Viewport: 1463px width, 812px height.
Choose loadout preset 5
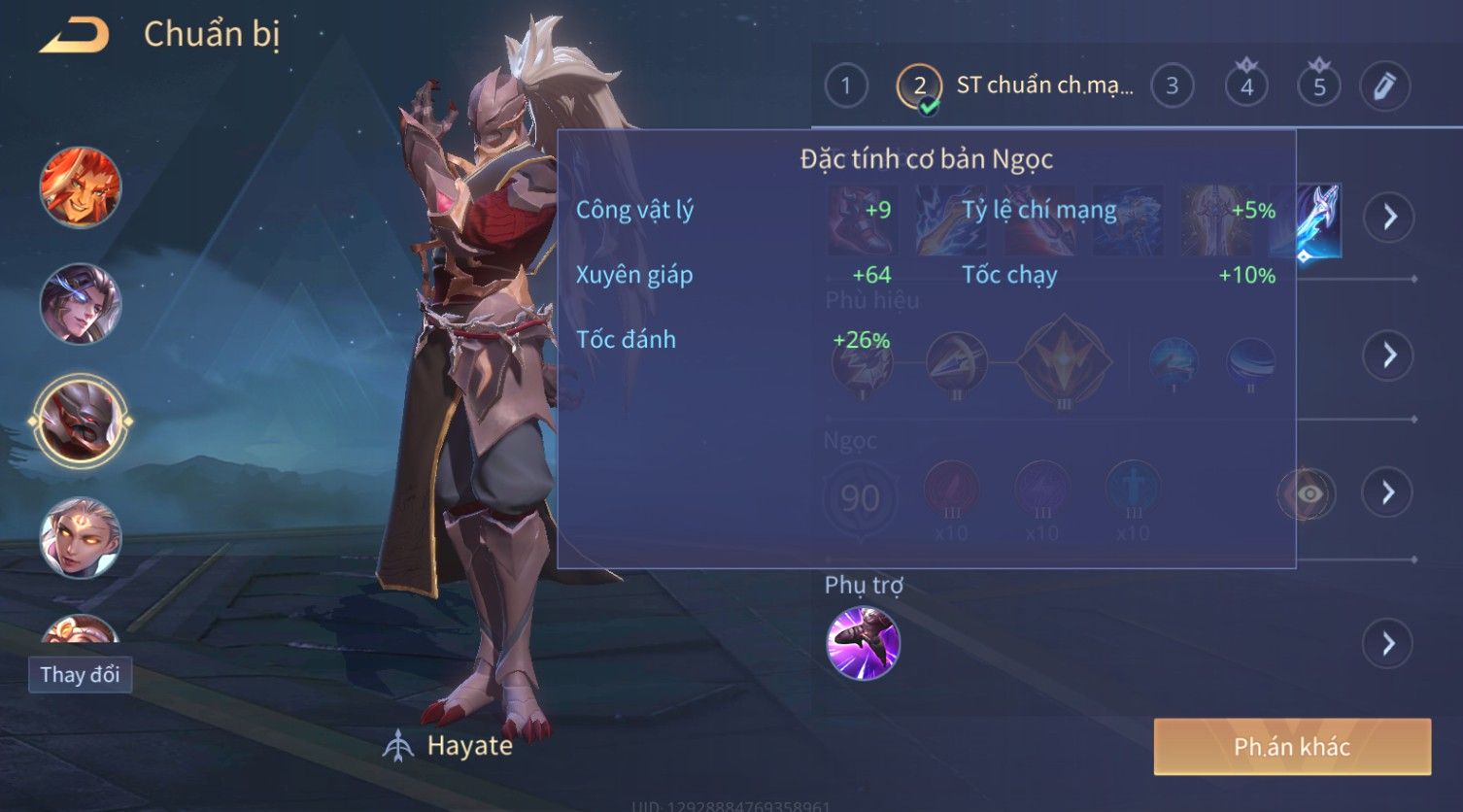pyautogui.click(x=1319, y=86)
